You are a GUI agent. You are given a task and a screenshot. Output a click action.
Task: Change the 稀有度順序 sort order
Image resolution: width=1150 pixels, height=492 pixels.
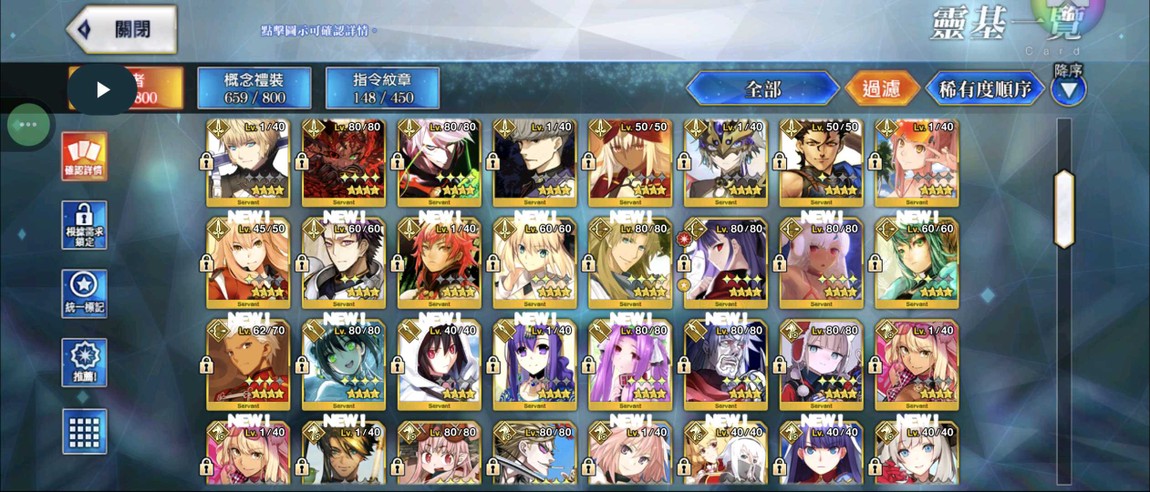[x=984, y=88]
